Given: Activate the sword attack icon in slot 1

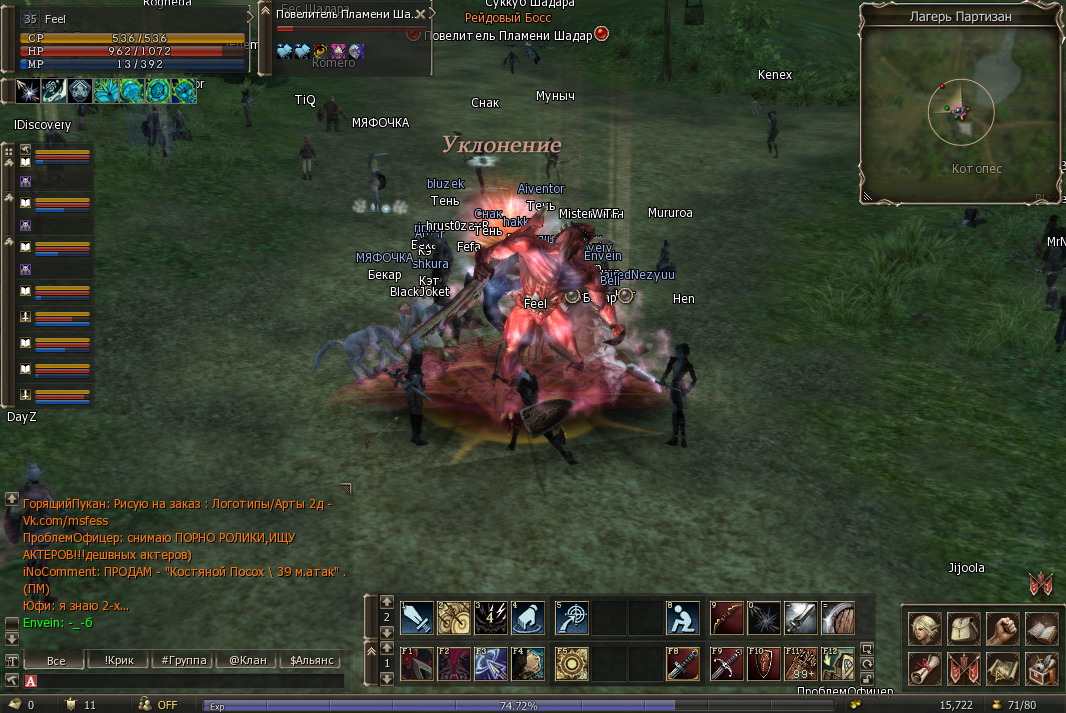Looking at the screenshot, I should (417, 618).
